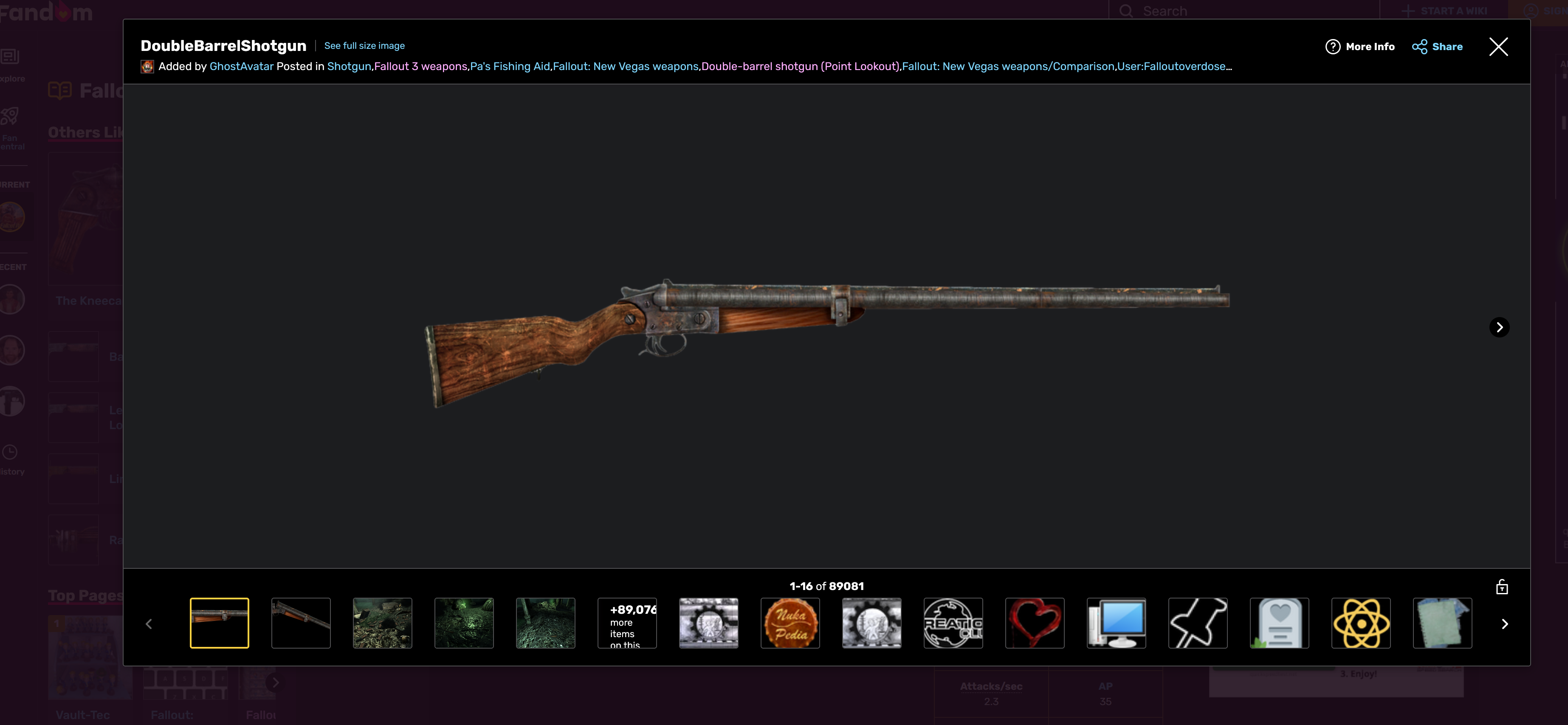1568x725 pixels.
Task: Open the pushpin image thumbnail
Action: (1198, 623)
